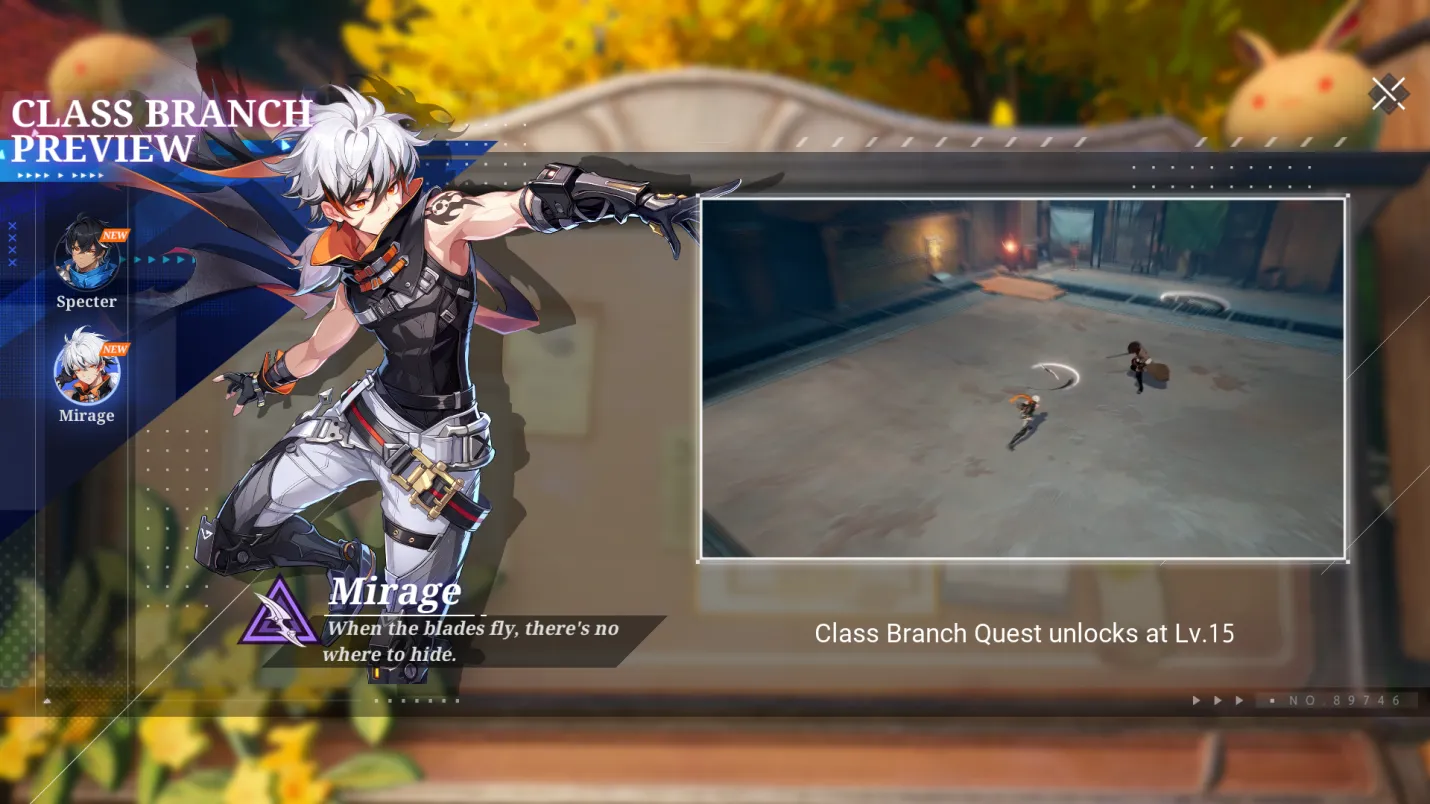Choose the Mirage class branch
The width and height of the screenshot is (1430, 804).
(87, 371)
